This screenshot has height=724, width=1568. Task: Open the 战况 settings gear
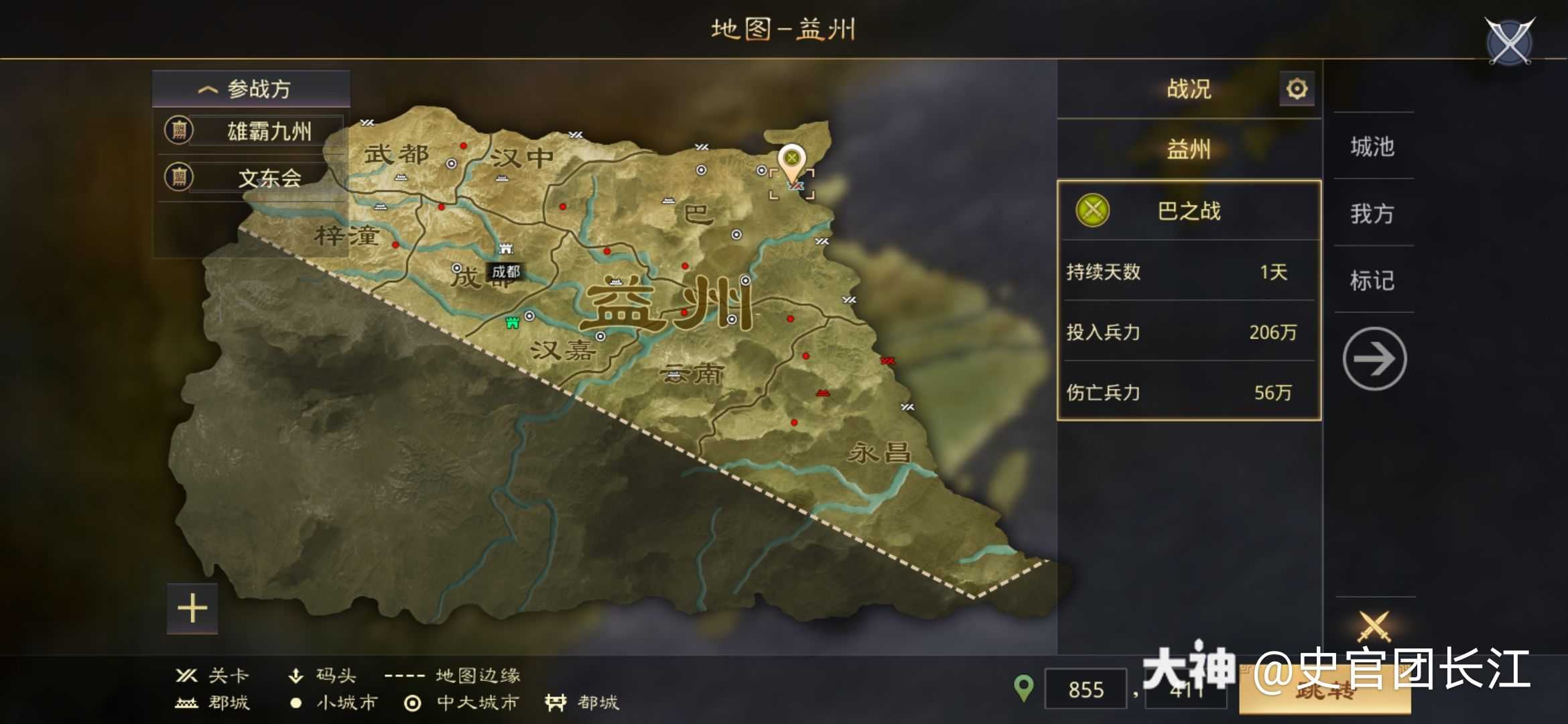[1297, 88]
